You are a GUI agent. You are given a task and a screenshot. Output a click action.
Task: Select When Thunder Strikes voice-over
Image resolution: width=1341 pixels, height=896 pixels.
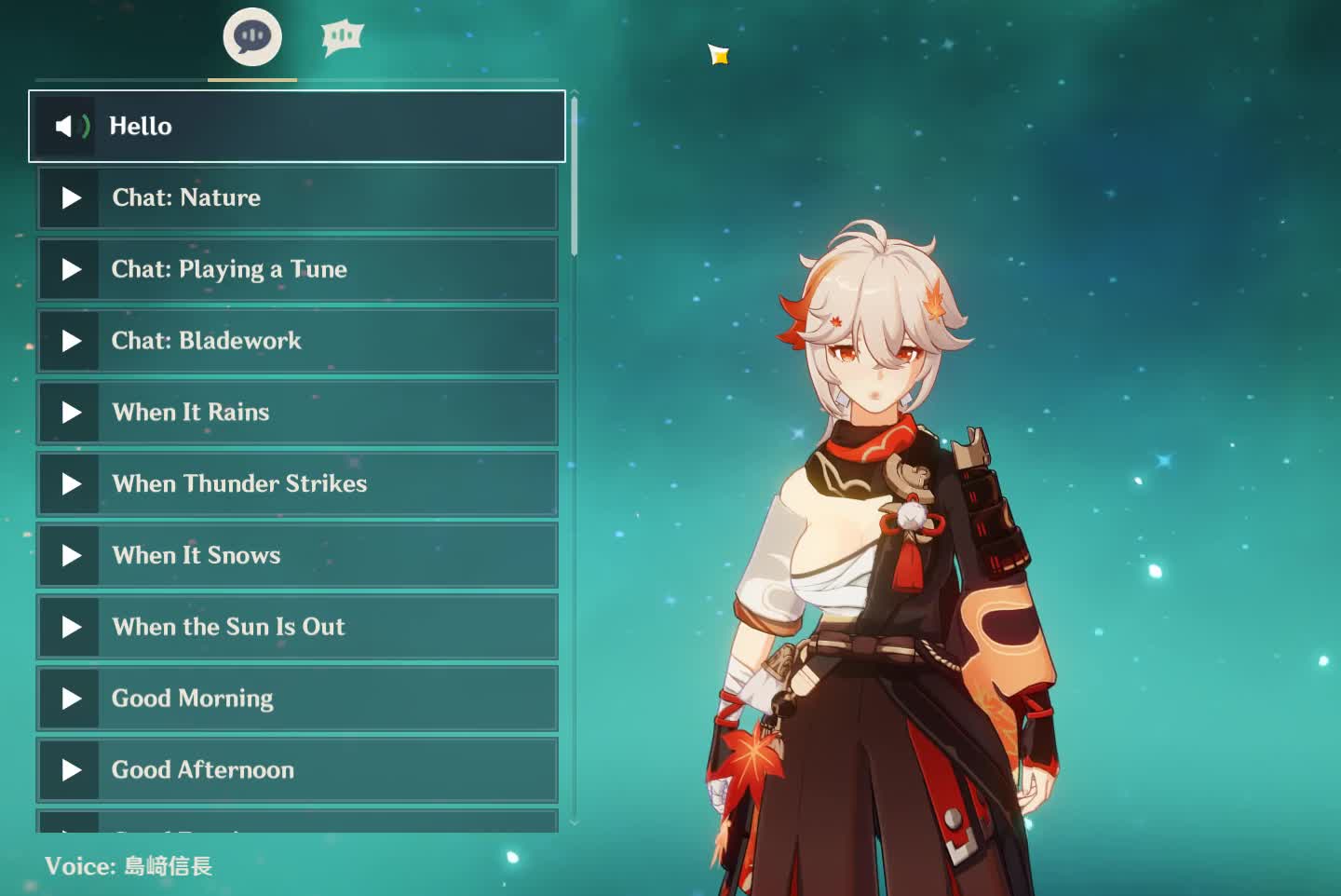[x=297, y=484]
